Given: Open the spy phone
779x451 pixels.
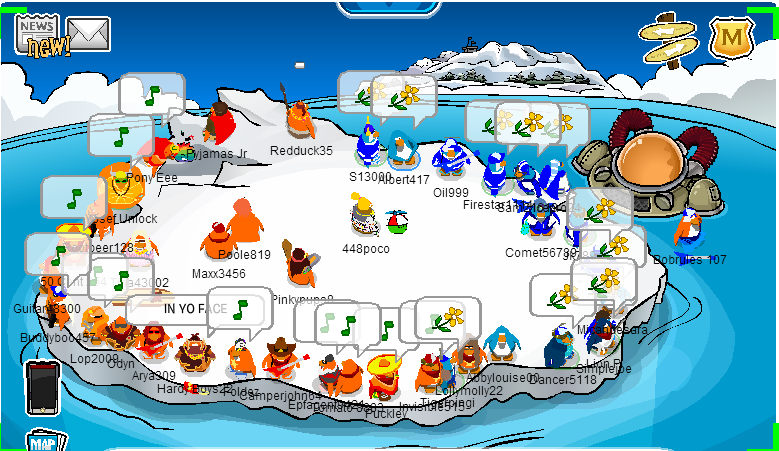Looking at the screenshot, I should pos(43,388).
